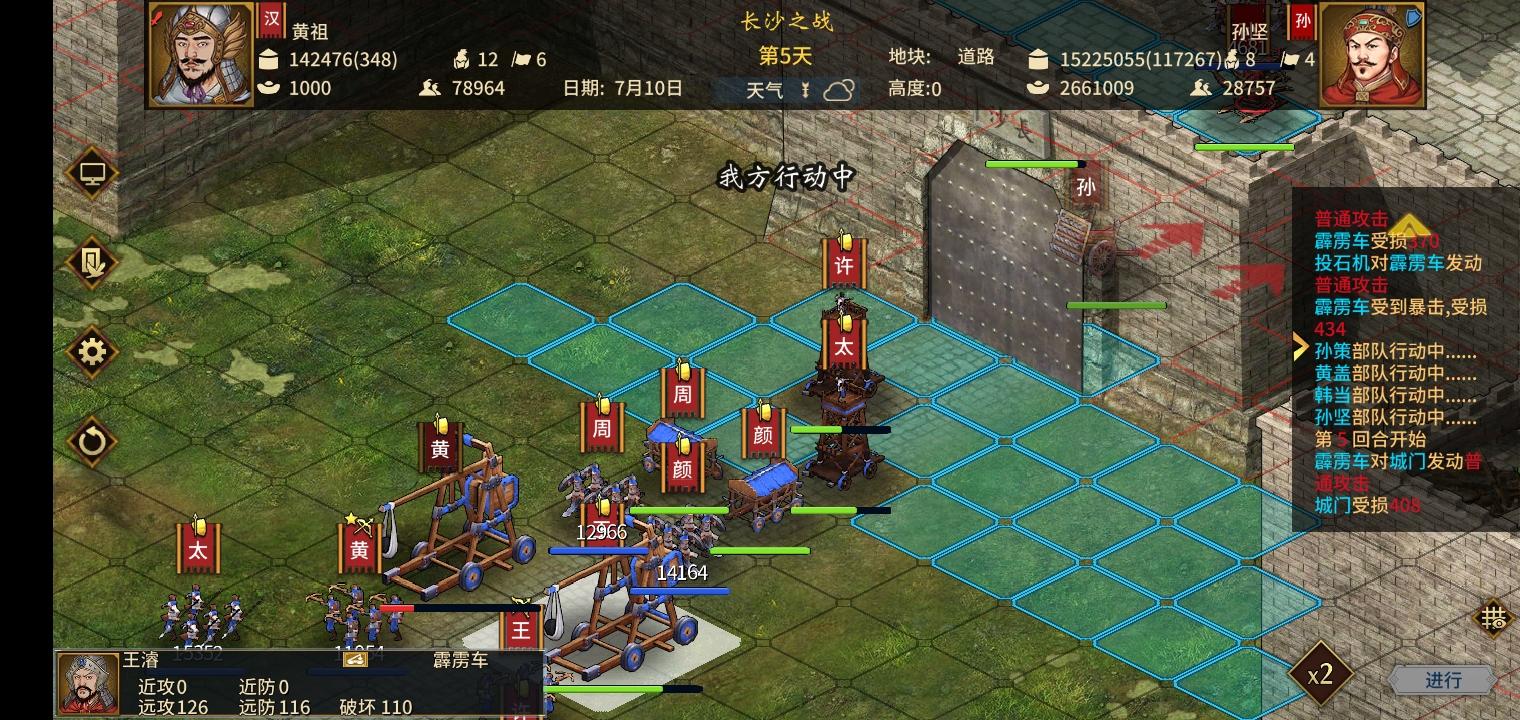Open the settings gear icon
This screenshot has width=1520, height=720.
(x=91, y=353)
